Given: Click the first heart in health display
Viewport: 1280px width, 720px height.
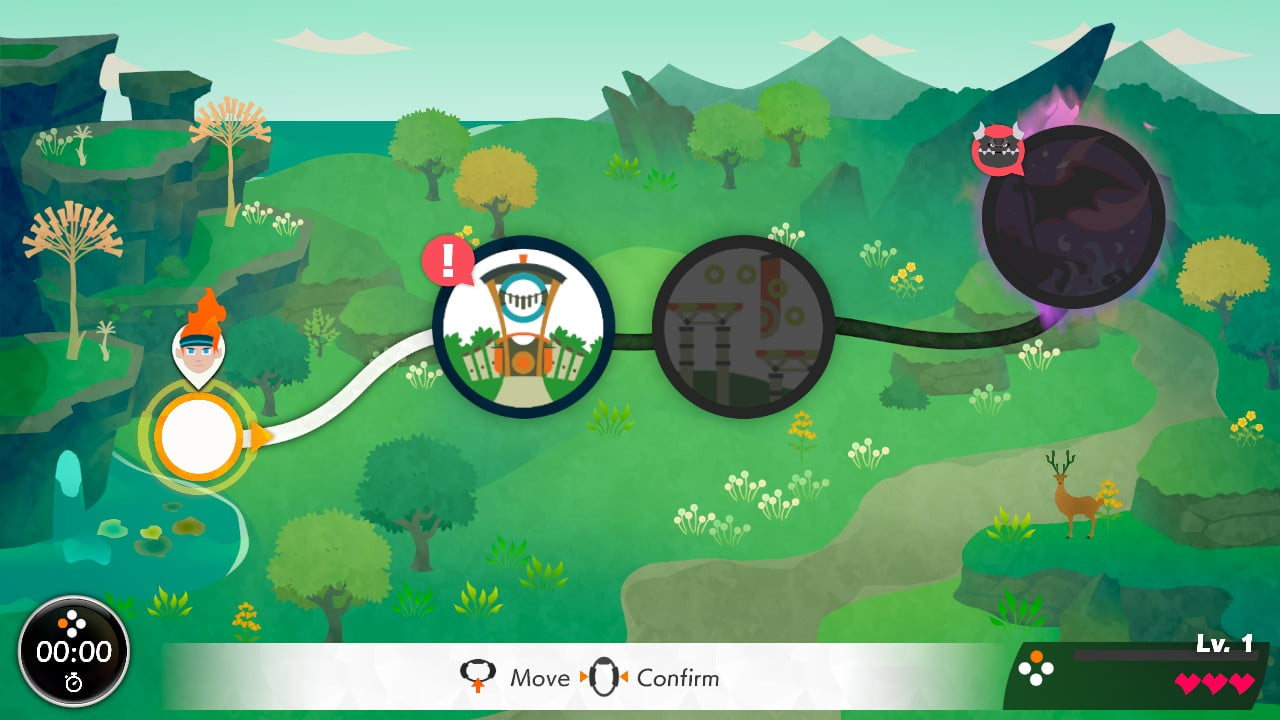Looking at the screenshot, I should coord(1189,683).
